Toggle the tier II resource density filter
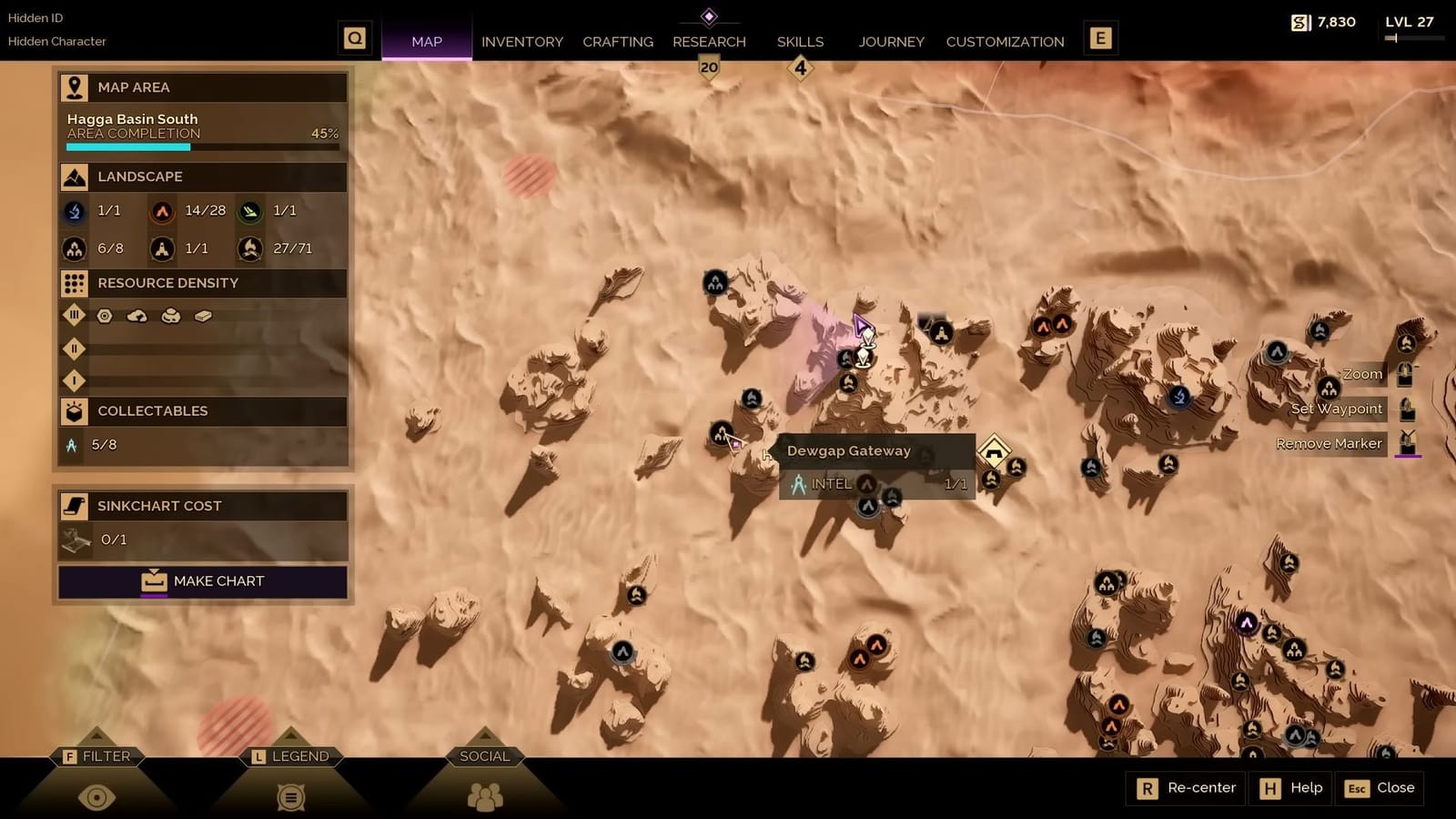 point(74,349)
